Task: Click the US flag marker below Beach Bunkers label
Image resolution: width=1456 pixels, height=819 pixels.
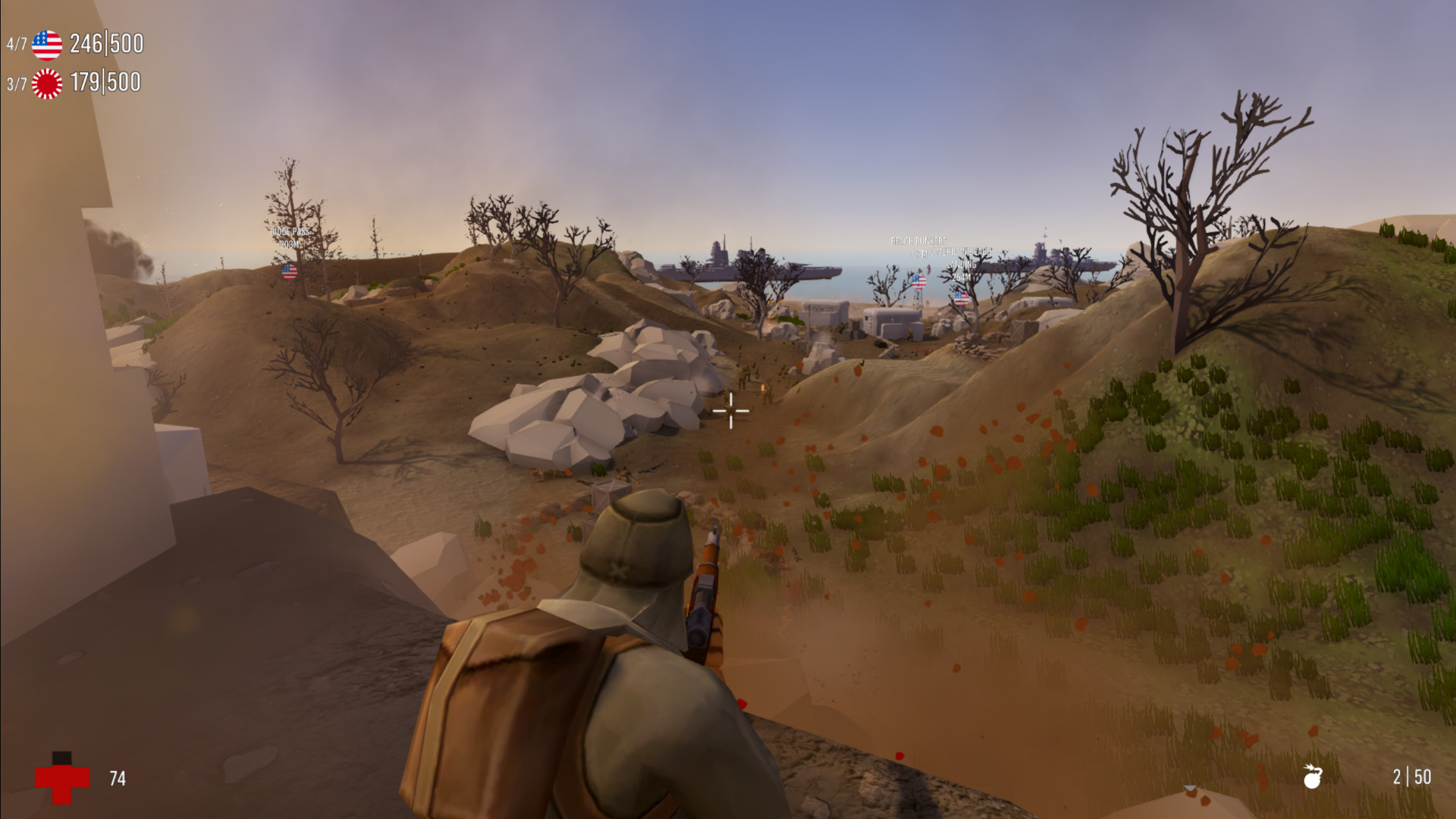Action: (918, 282)
